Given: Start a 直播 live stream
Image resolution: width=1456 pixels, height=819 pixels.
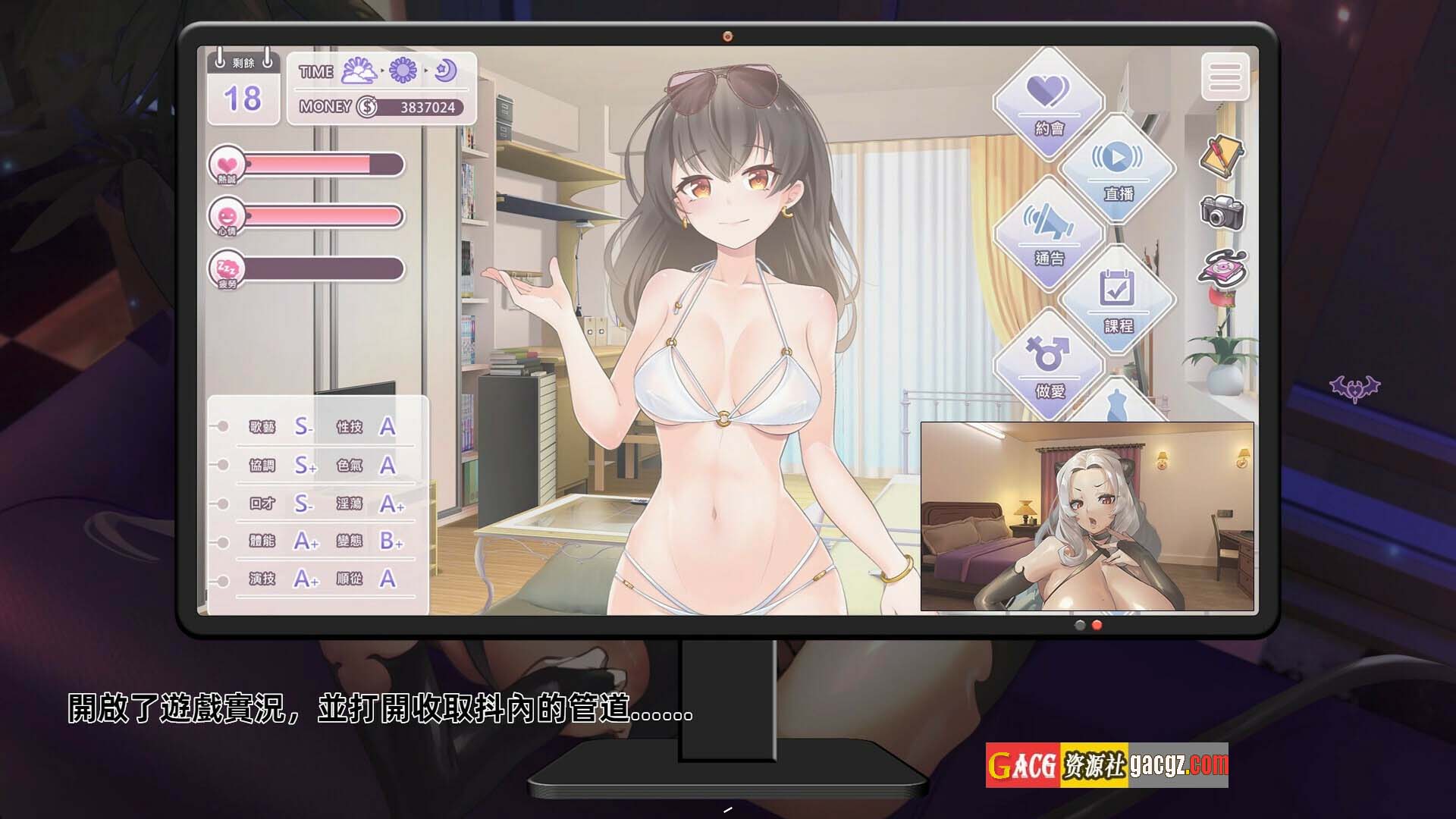Looking at the screenshot, I should [x=1117, y=168].
